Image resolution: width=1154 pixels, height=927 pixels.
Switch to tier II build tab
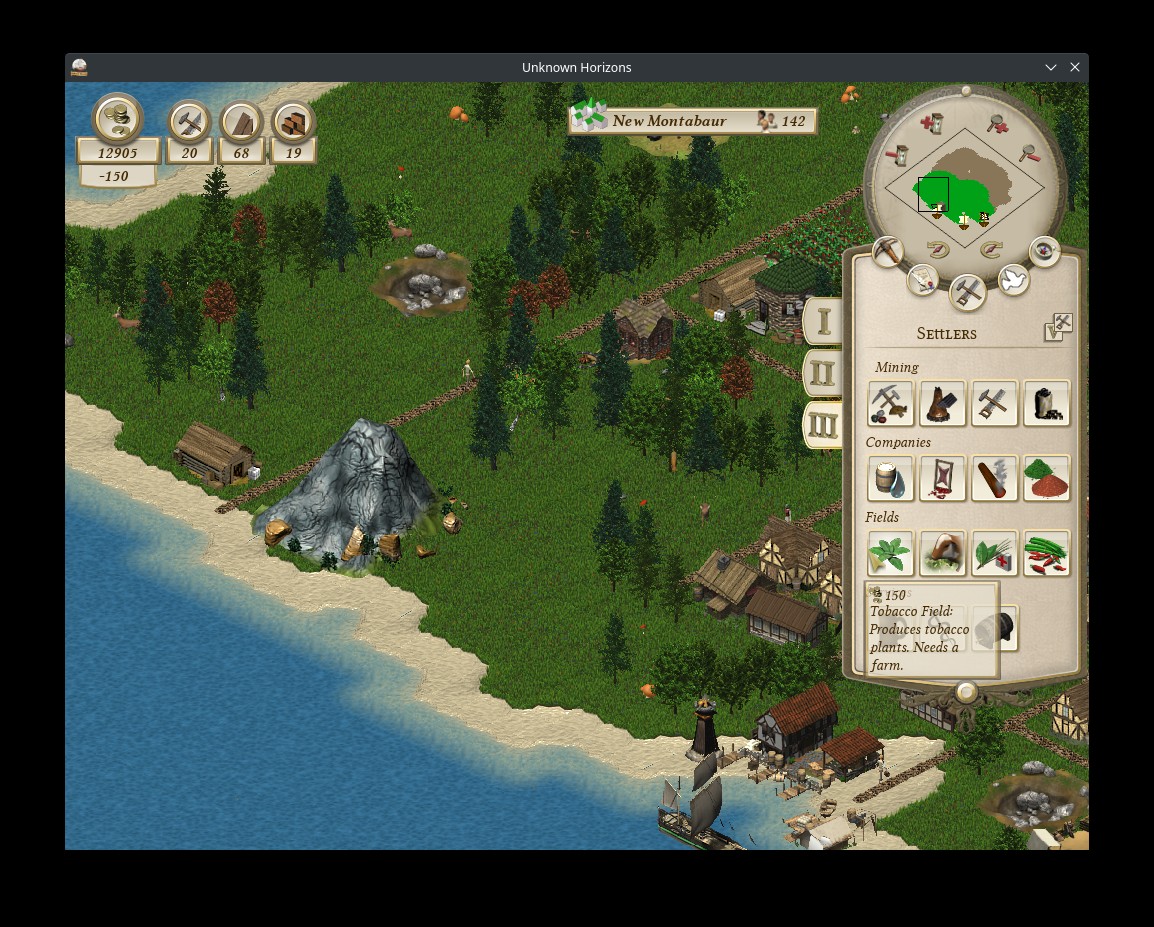click(x=822, y=374)
